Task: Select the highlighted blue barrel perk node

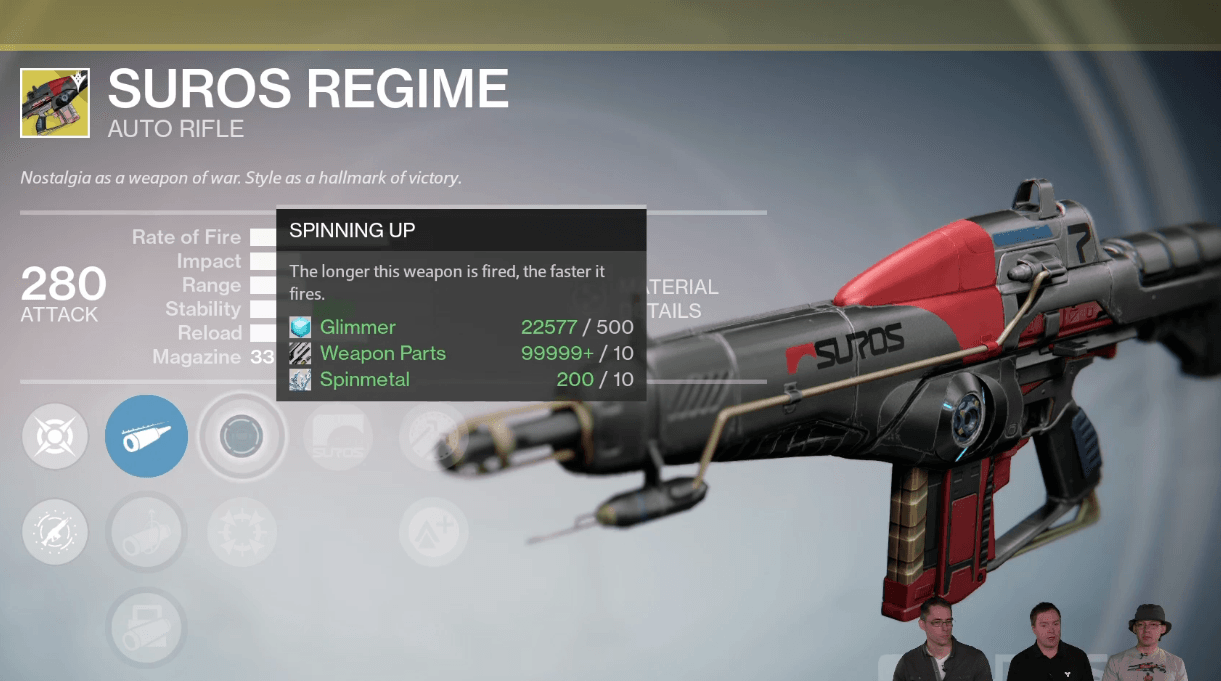Action: coord(146,436)
